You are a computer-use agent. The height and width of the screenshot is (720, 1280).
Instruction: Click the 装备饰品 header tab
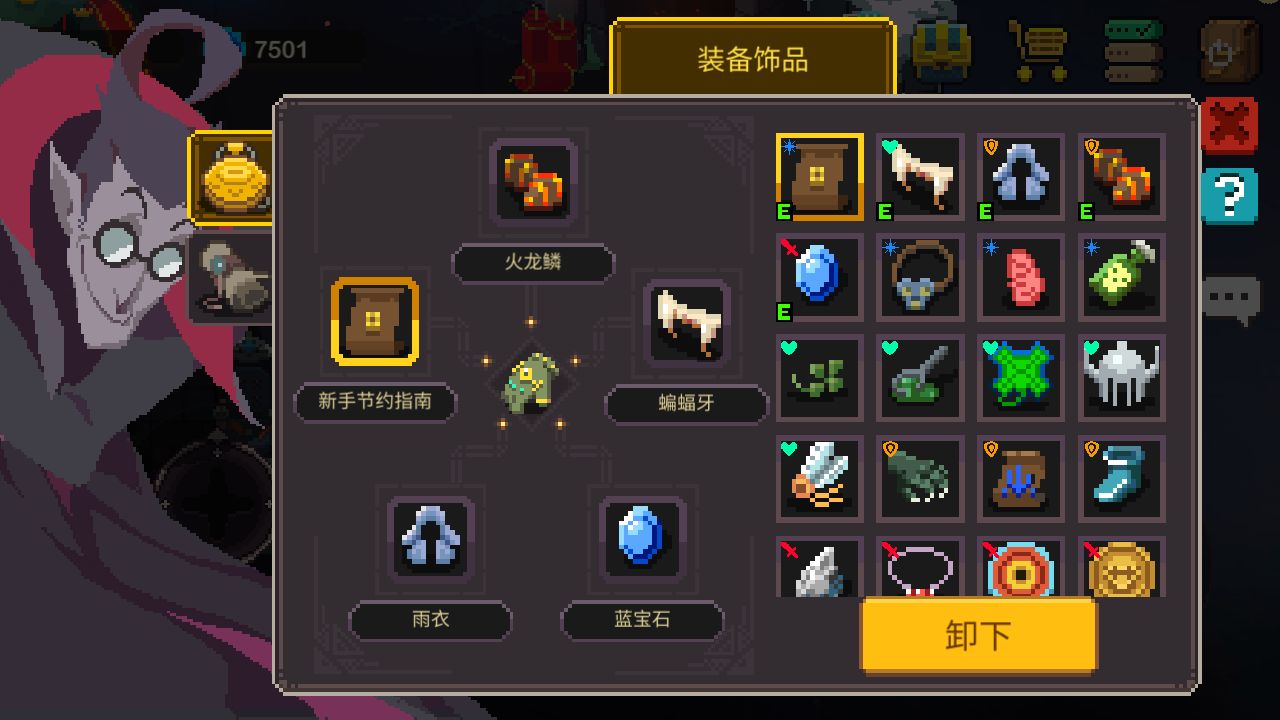tap(754, 60)
